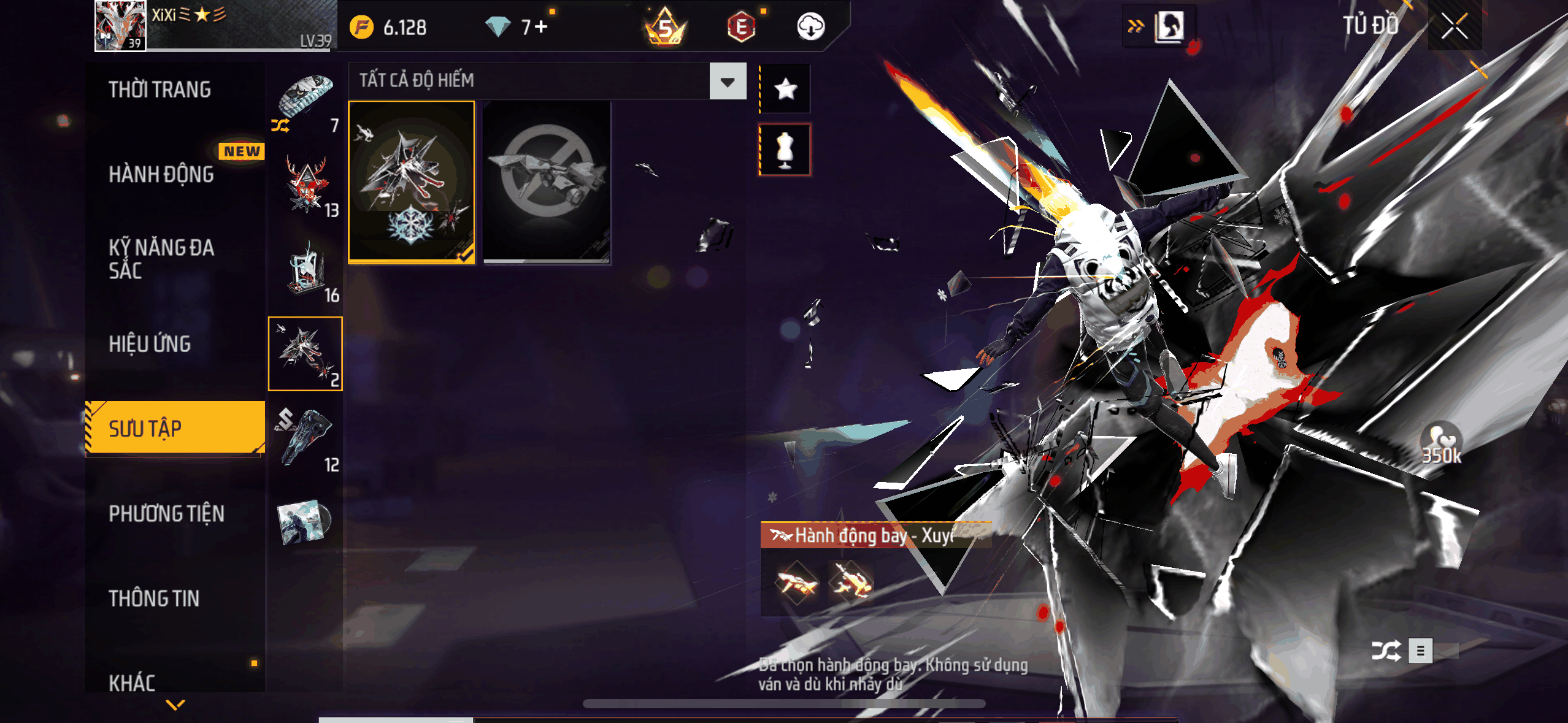The image size is (1568, 723).
Task: Select the parachute subcategory with 7 items
Action: point(306,100)
